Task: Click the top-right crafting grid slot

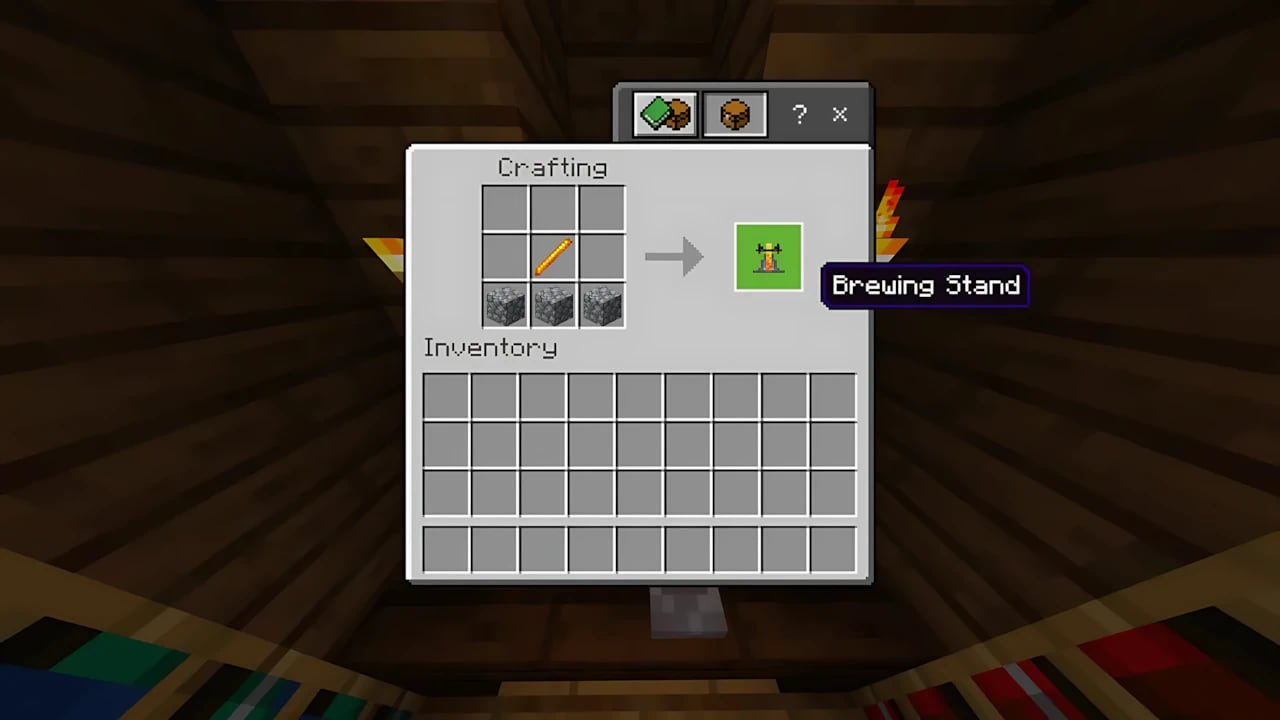Action: click(x=601, y=208)
